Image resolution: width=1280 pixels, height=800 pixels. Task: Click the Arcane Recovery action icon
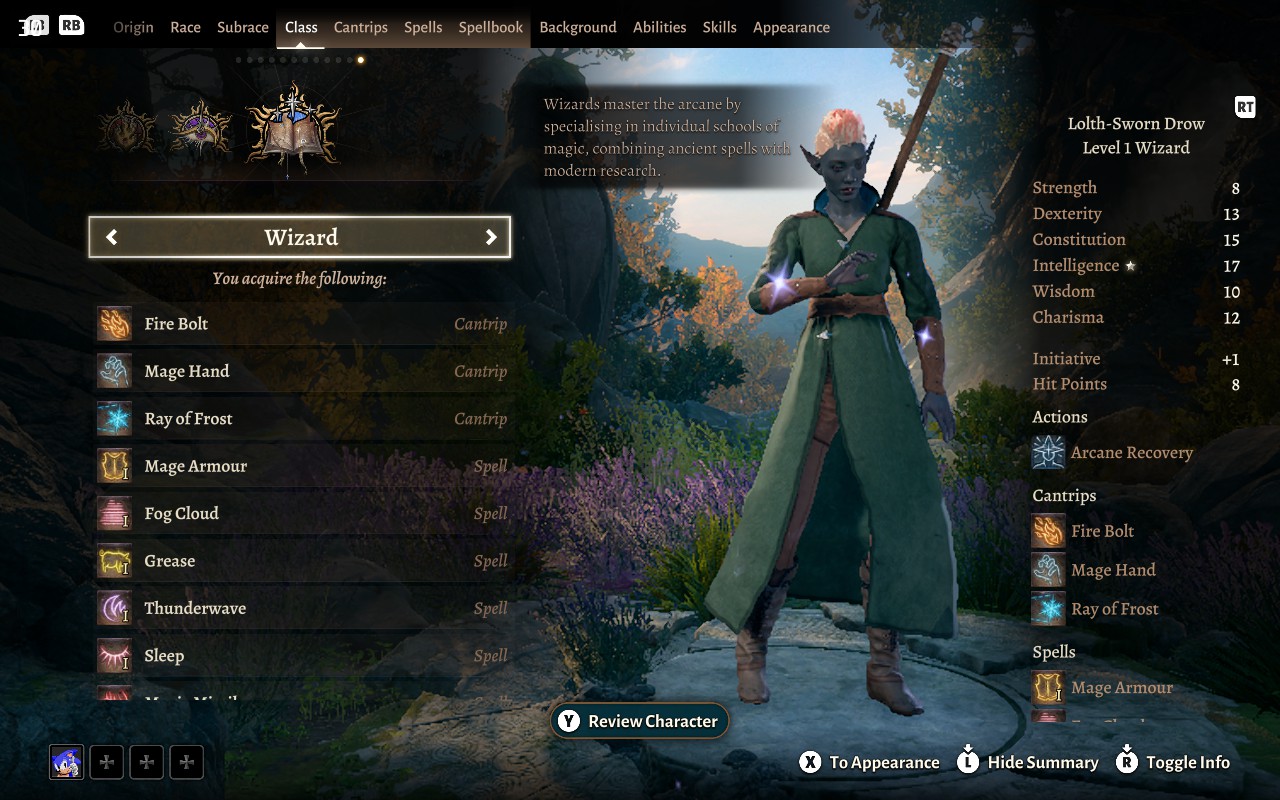tap(1048, 452)
